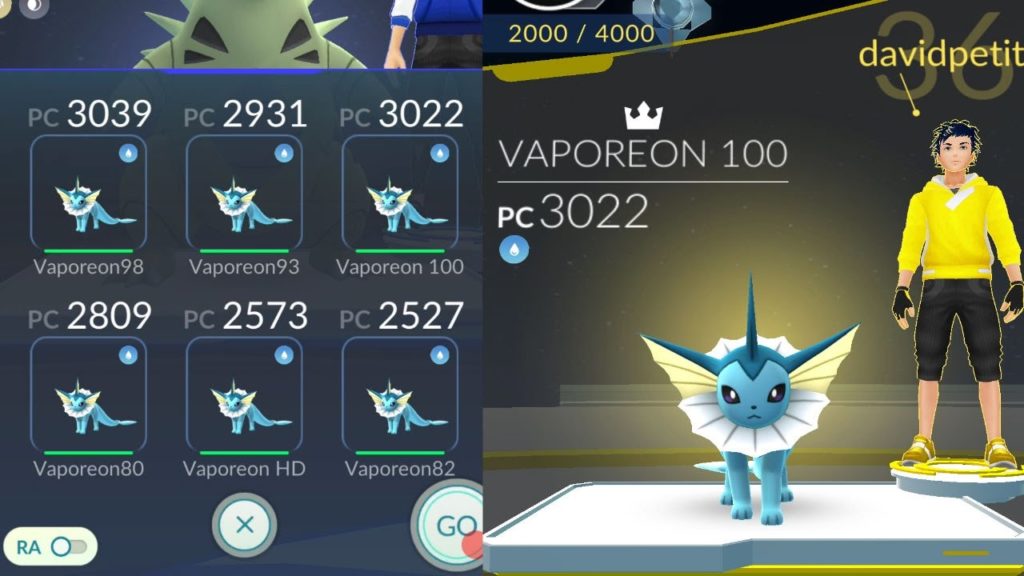Choose the Vaporeon93 slot with PC 2931
The image size is (1024, 576).
(x=244, y=195)
